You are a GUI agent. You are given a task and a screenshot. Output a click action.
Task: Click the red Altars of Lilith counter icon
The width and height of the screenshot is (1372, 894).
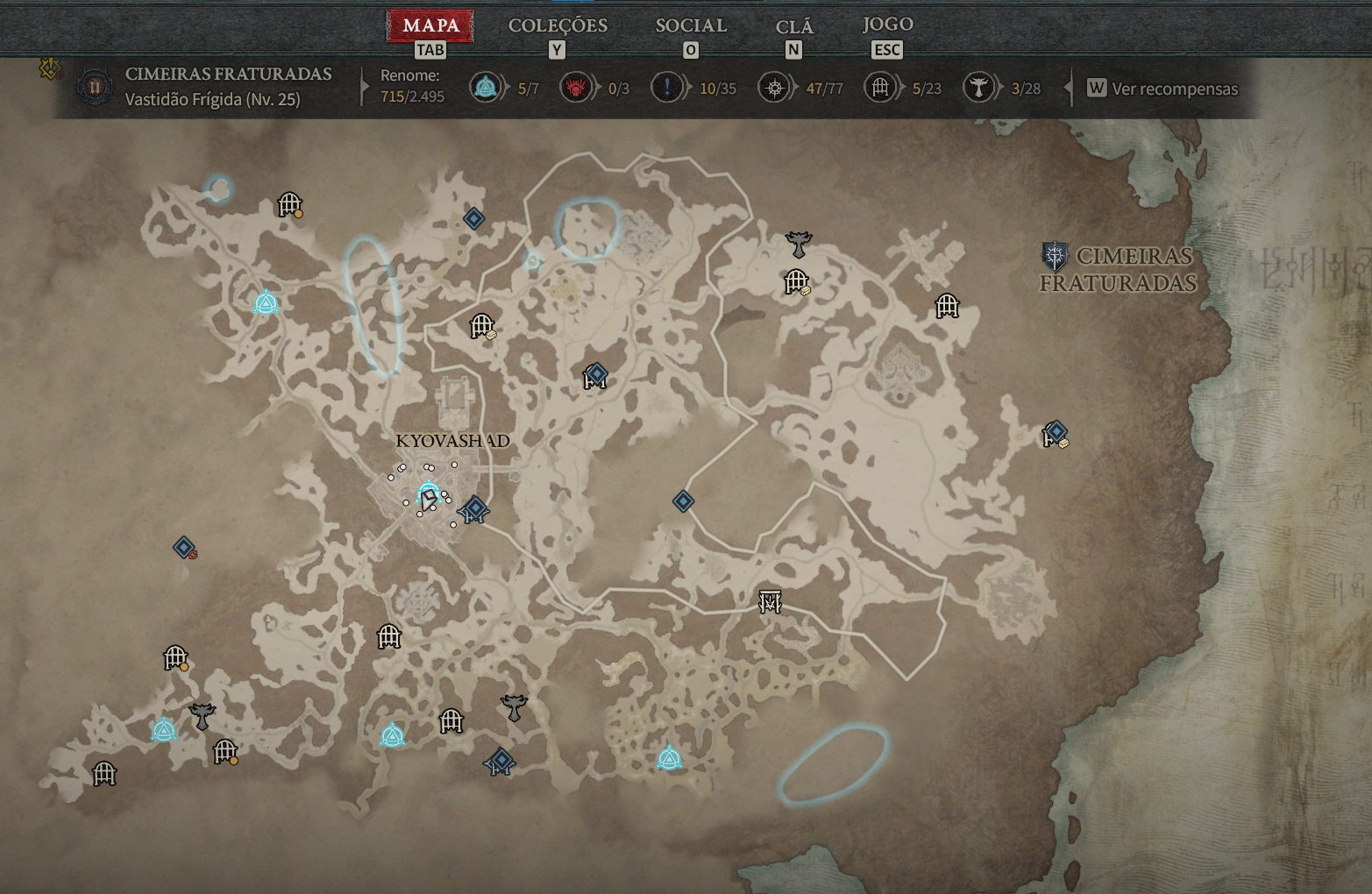(574, 88)
